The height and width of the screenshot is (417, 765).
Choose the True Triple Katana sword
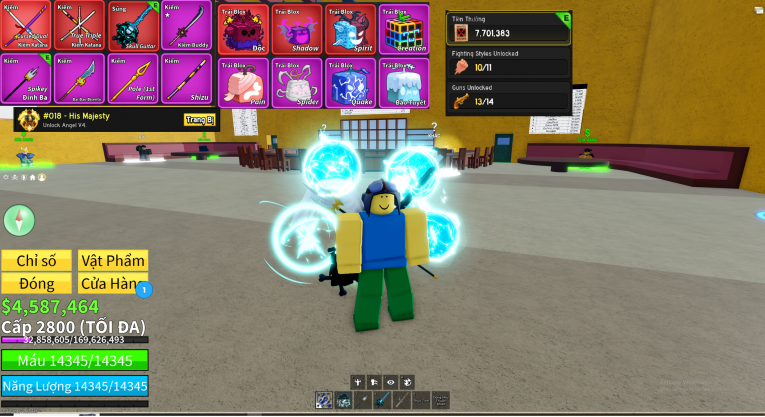click(x=79, y=27)
